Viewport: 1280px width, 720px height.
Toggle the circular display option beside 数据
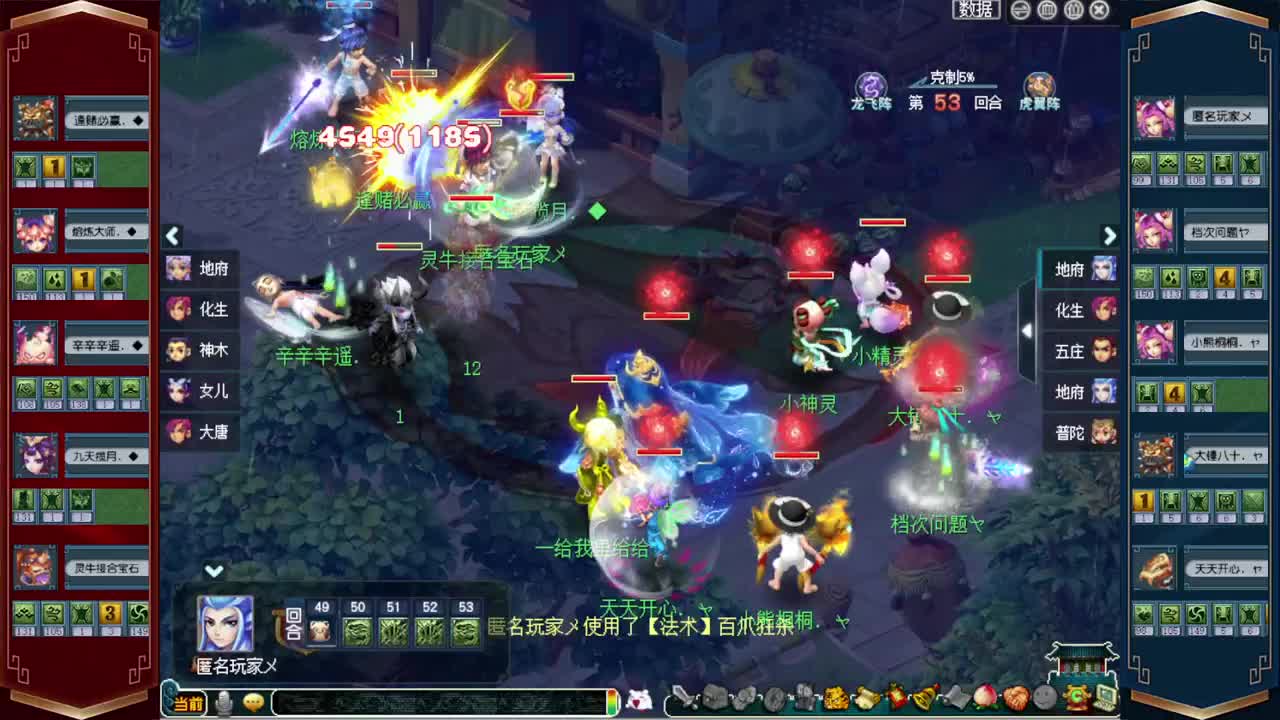click(1020, 11)
